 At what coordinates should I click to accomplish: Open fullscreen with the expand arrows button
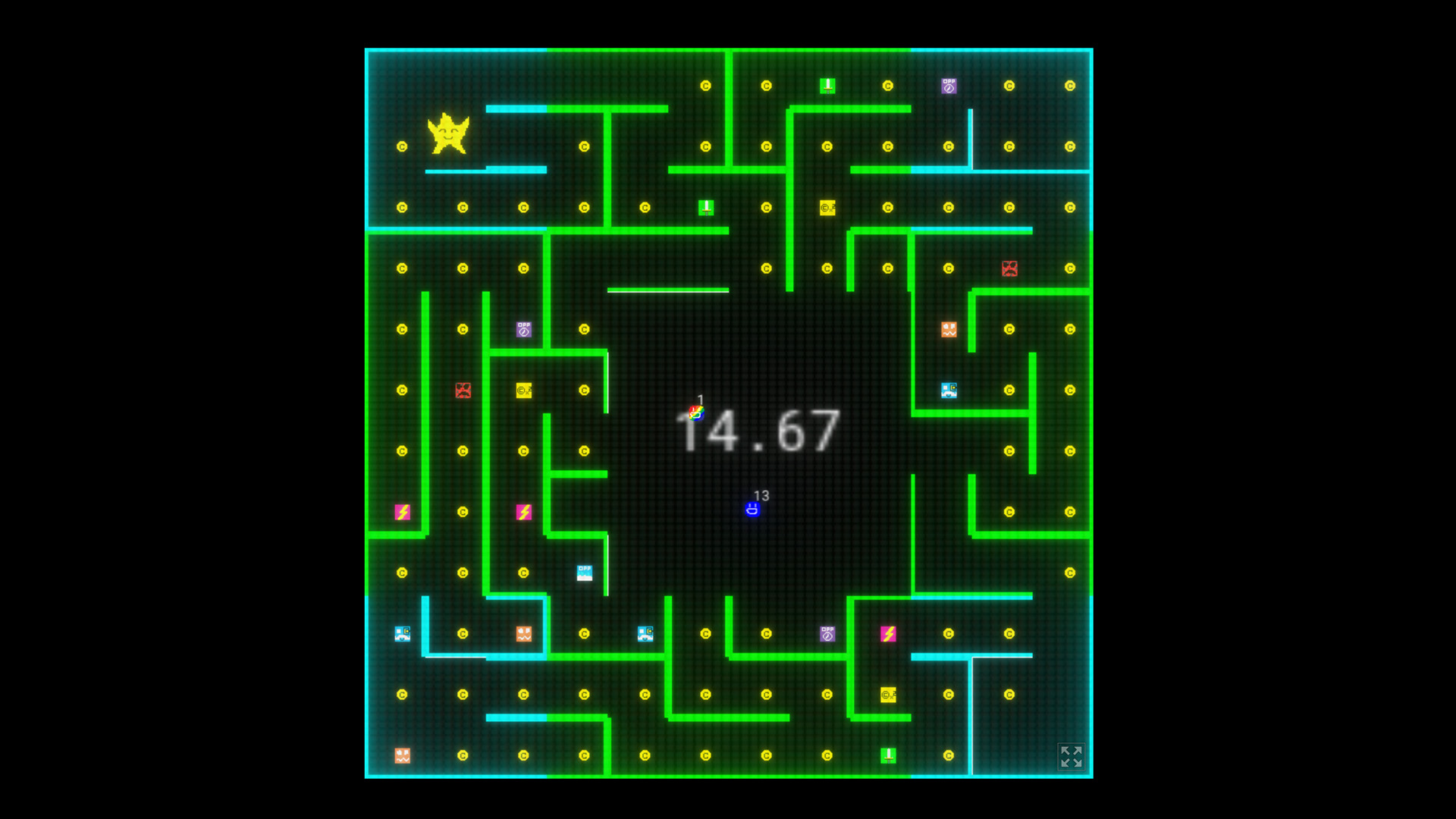point(1071,756)
